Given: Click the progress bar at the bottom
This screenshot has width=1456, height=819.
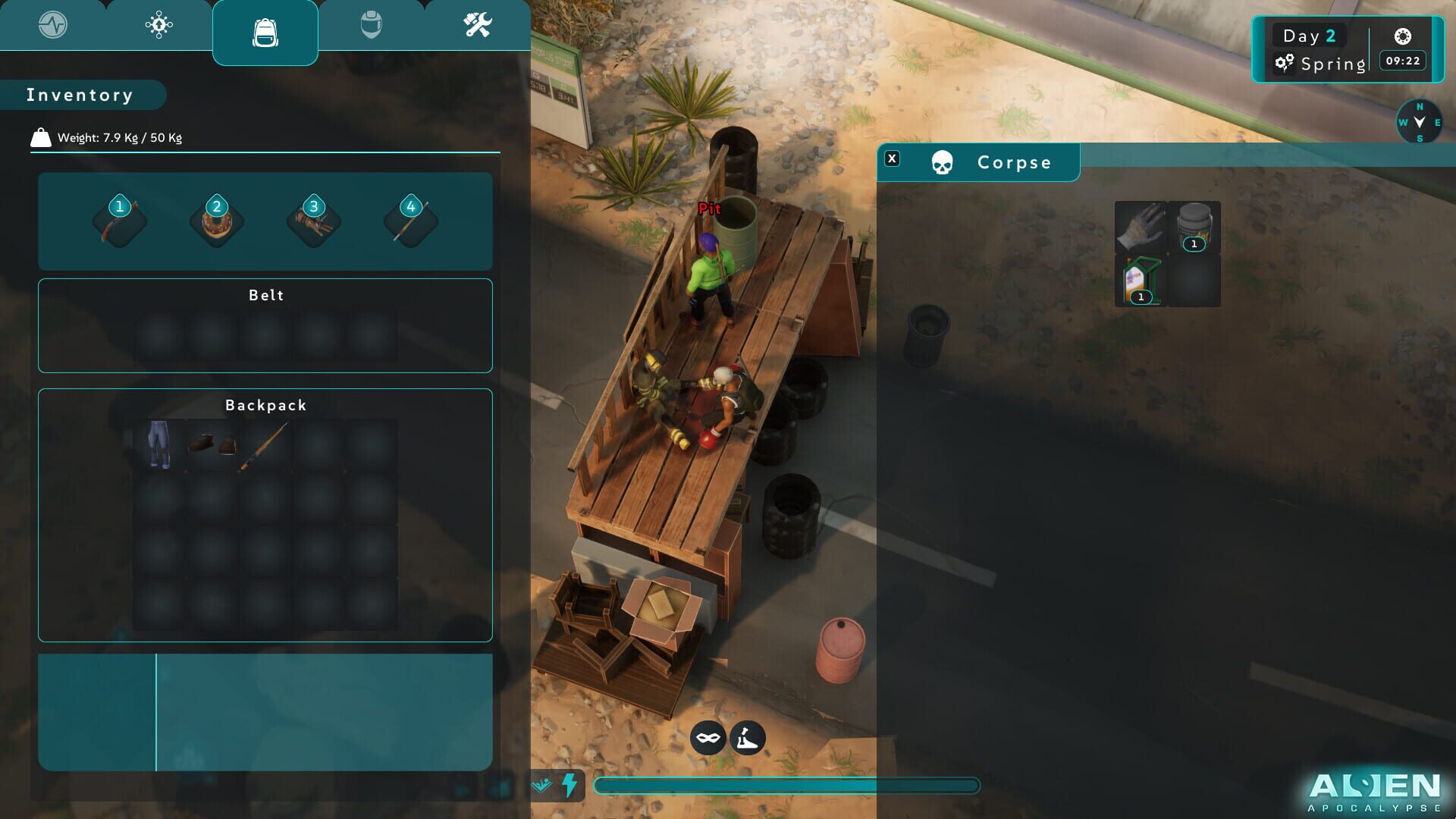Looking at the screenshot, I should point(789,786).
